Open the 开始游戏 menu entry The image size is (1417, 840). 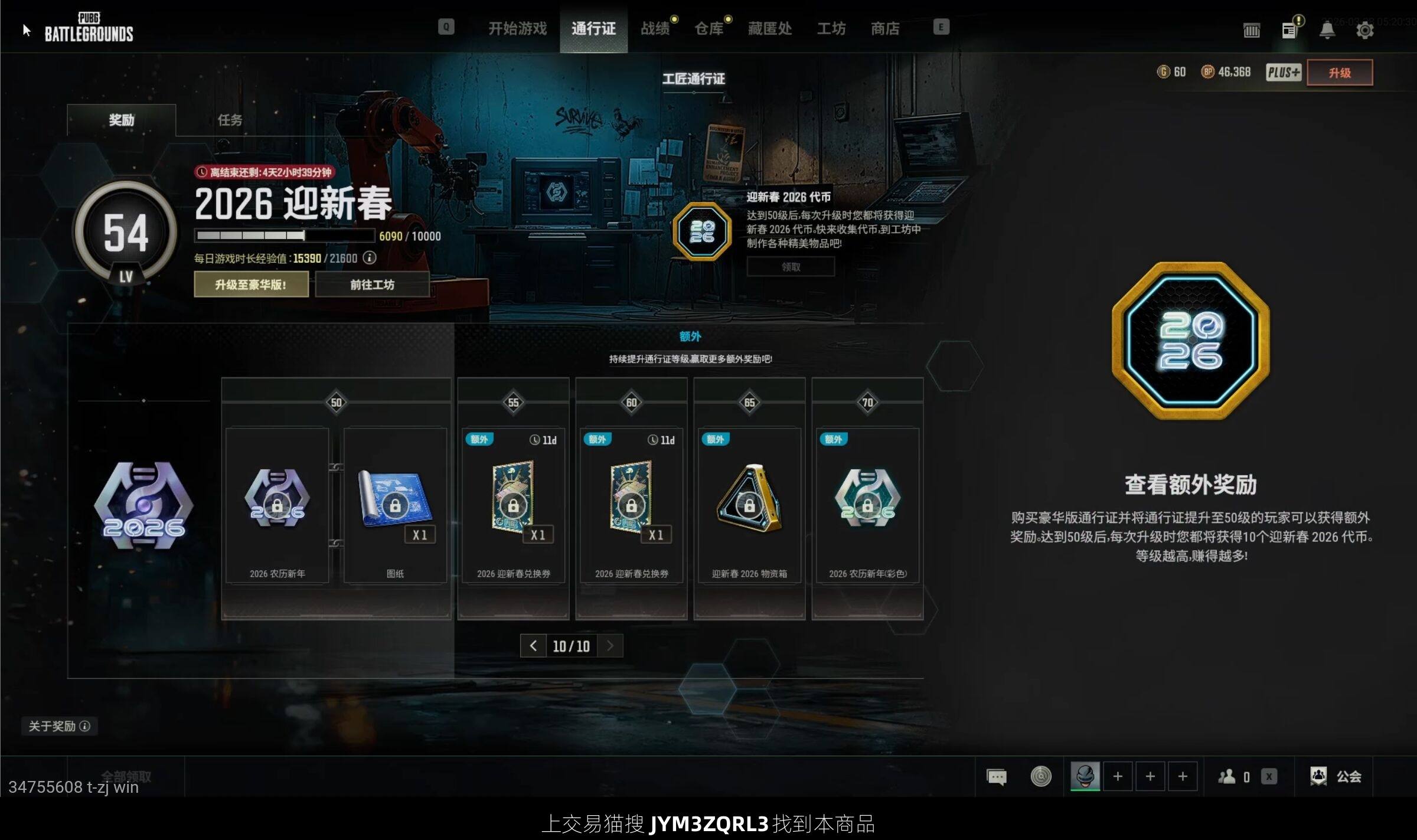coord(517,28)
